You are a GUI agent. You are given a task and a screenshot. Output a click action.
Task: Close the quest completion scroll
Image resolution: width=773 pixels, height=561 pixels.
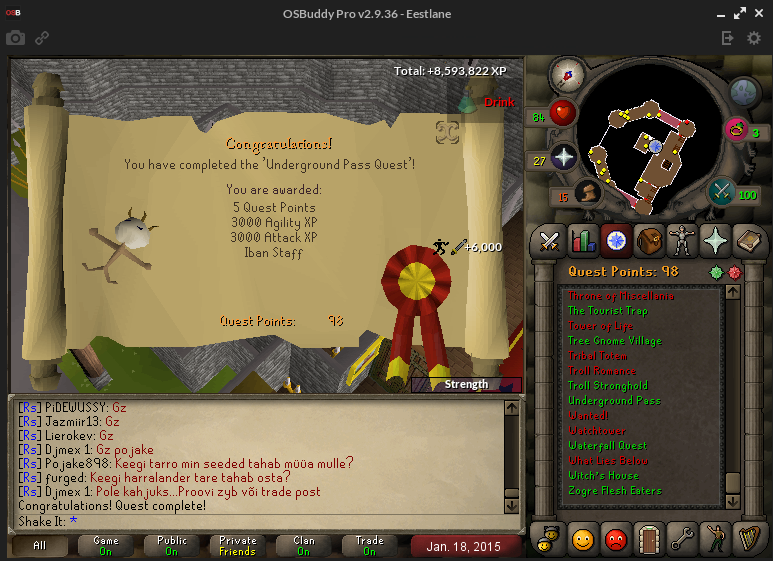[447, 132]
